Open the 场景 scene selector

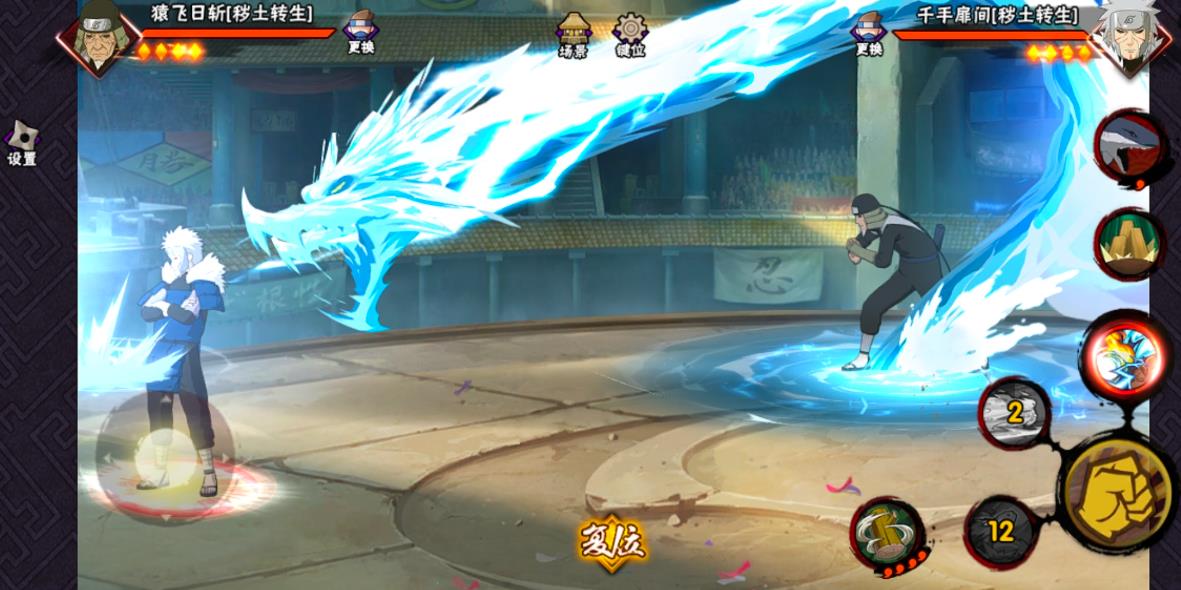tap(573, 34)
